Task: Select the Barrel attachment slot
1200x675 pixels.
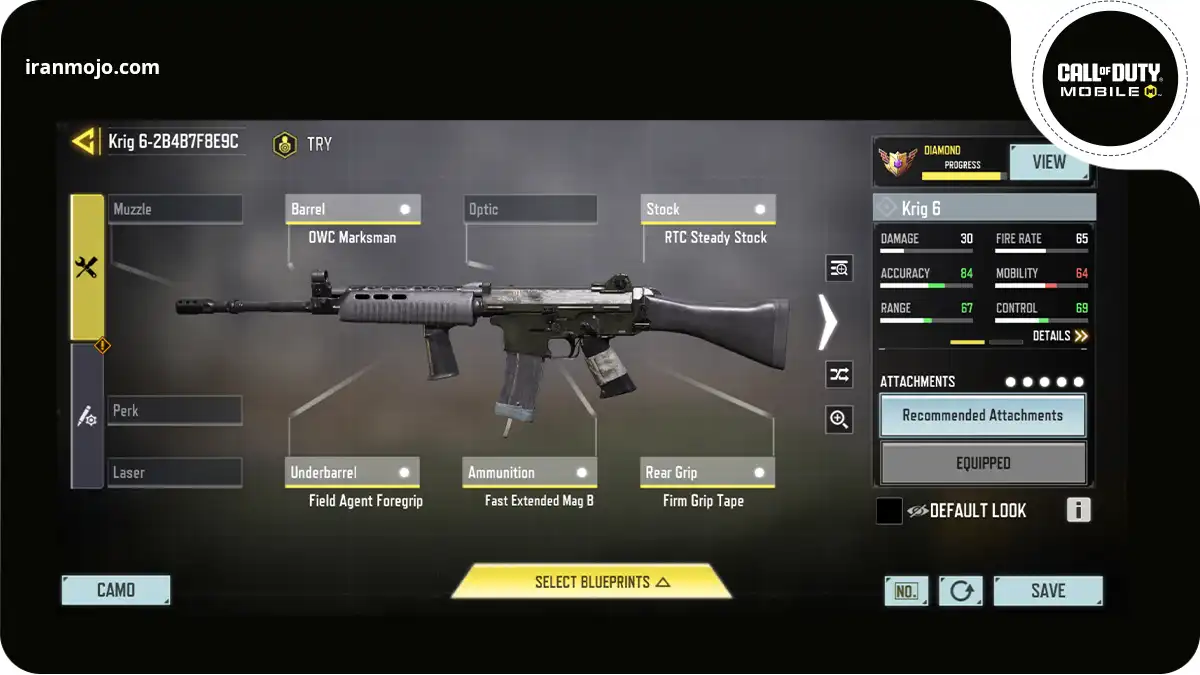Action: coord(352,209)
